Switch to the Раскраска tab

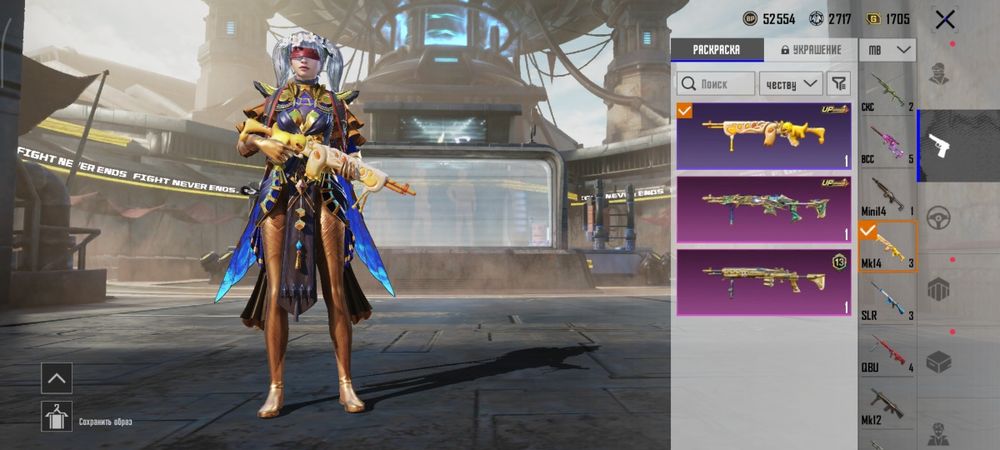[x=716, y=50]
